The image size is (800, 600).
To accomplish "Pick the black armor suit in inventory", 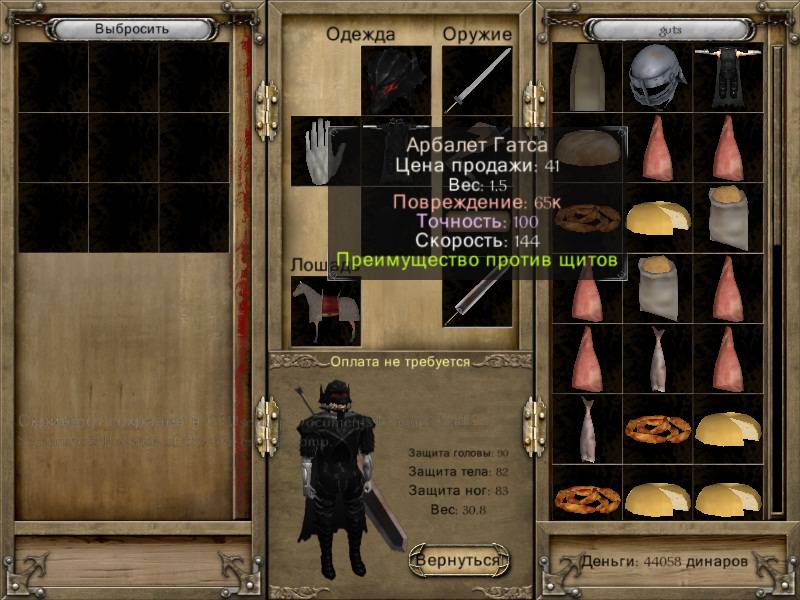I will [x=728, y=78].
